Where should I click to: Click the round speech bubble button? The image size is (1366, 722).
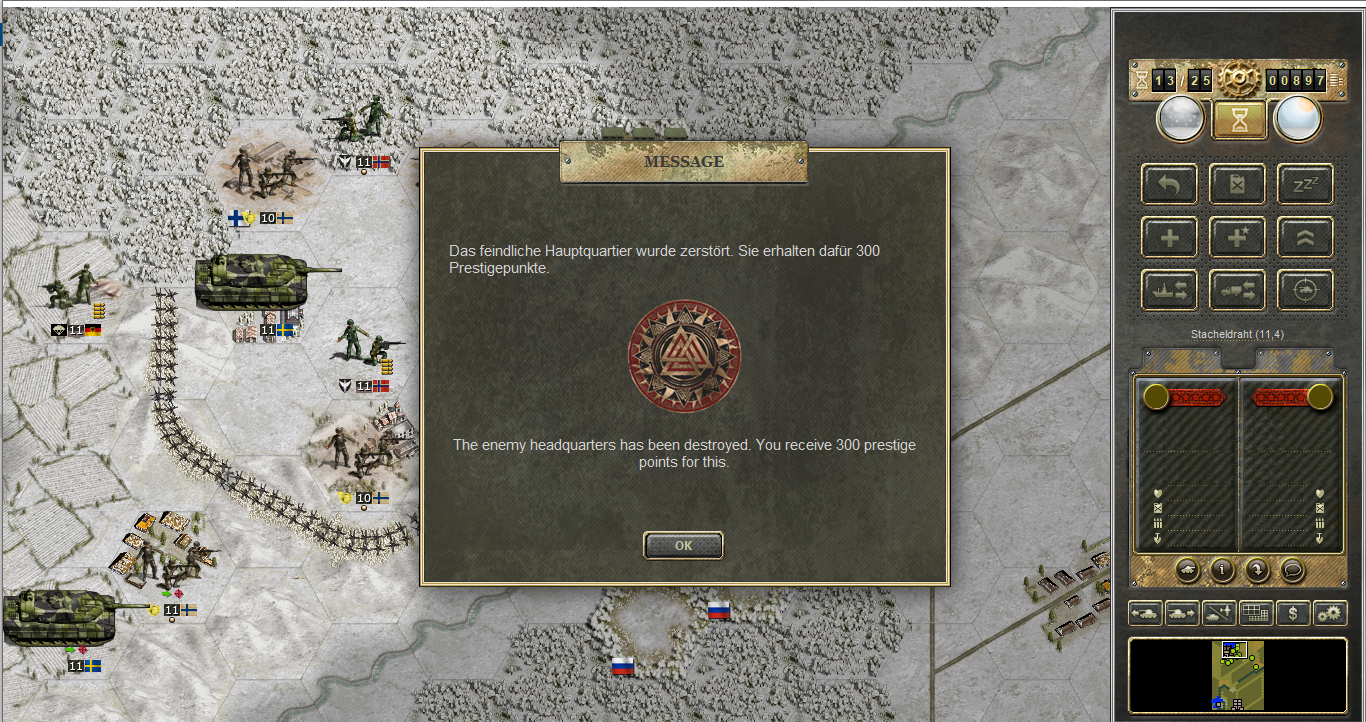[1293, 569]
